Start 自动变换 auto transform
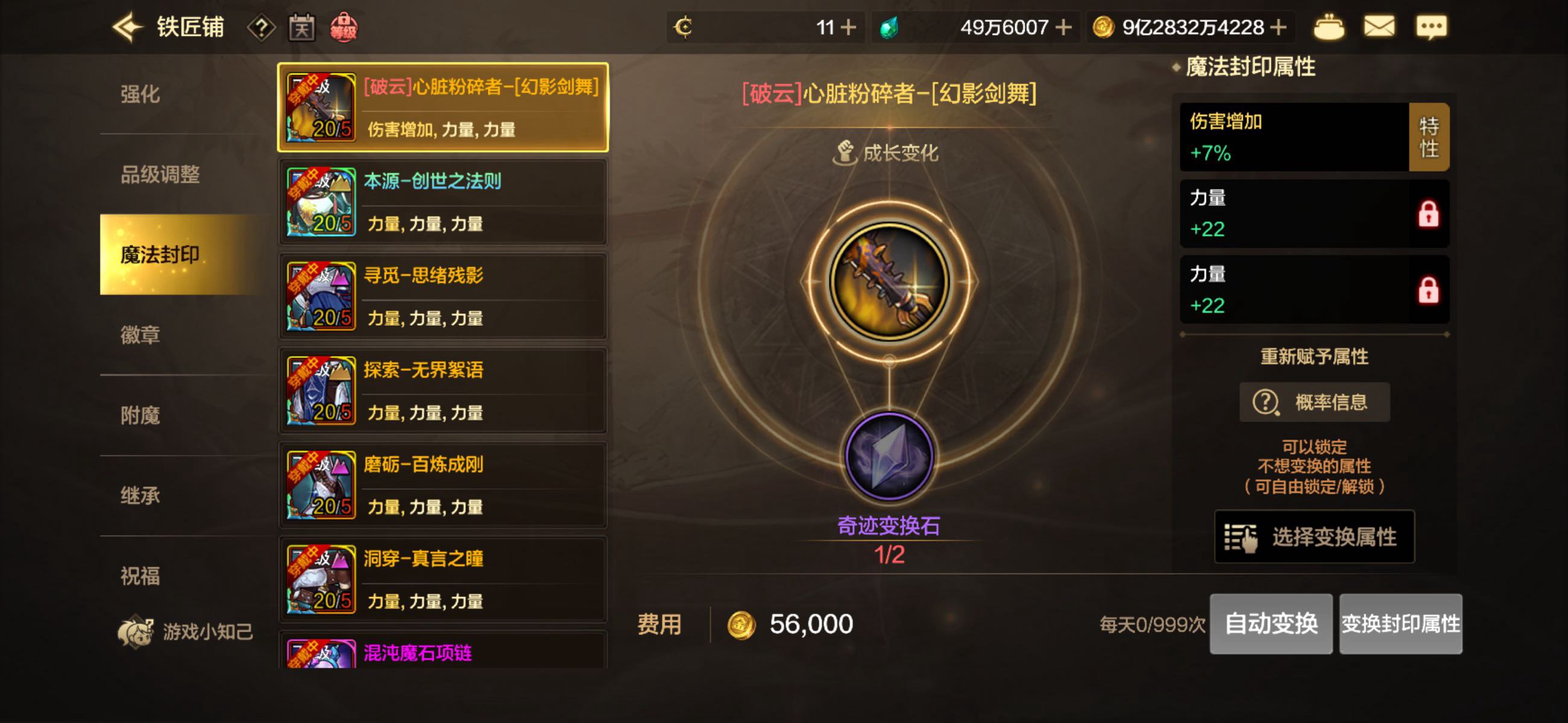The image size is (1568, 723). (1270, 624)
